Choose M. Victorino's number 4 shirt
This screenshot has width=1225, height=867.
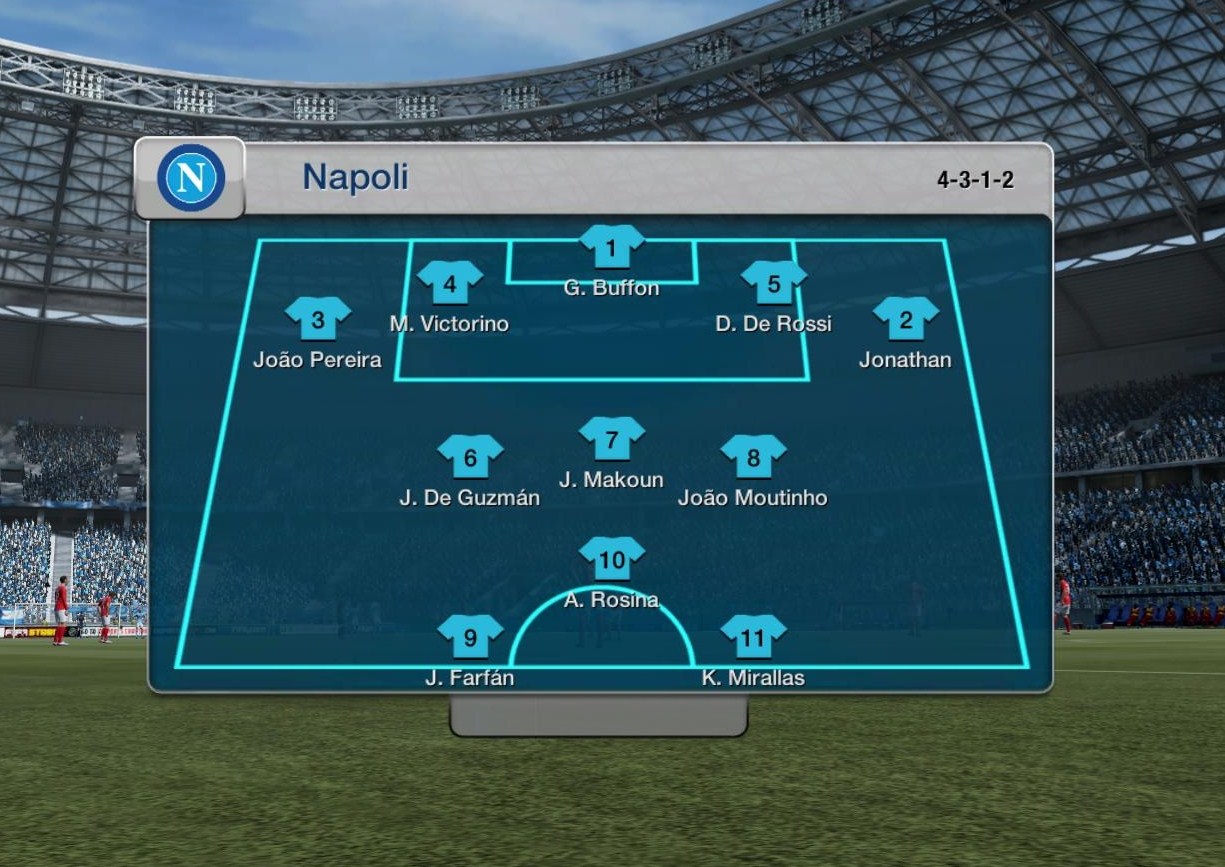coord(450,283)
